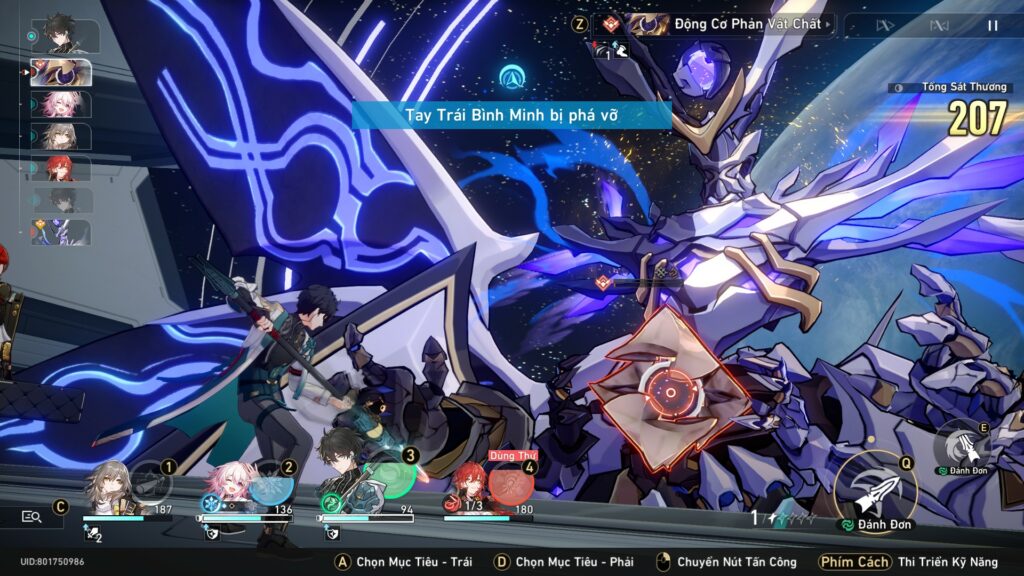1024x576 pixels.
Task: Pause the battle
Action: 992,25
